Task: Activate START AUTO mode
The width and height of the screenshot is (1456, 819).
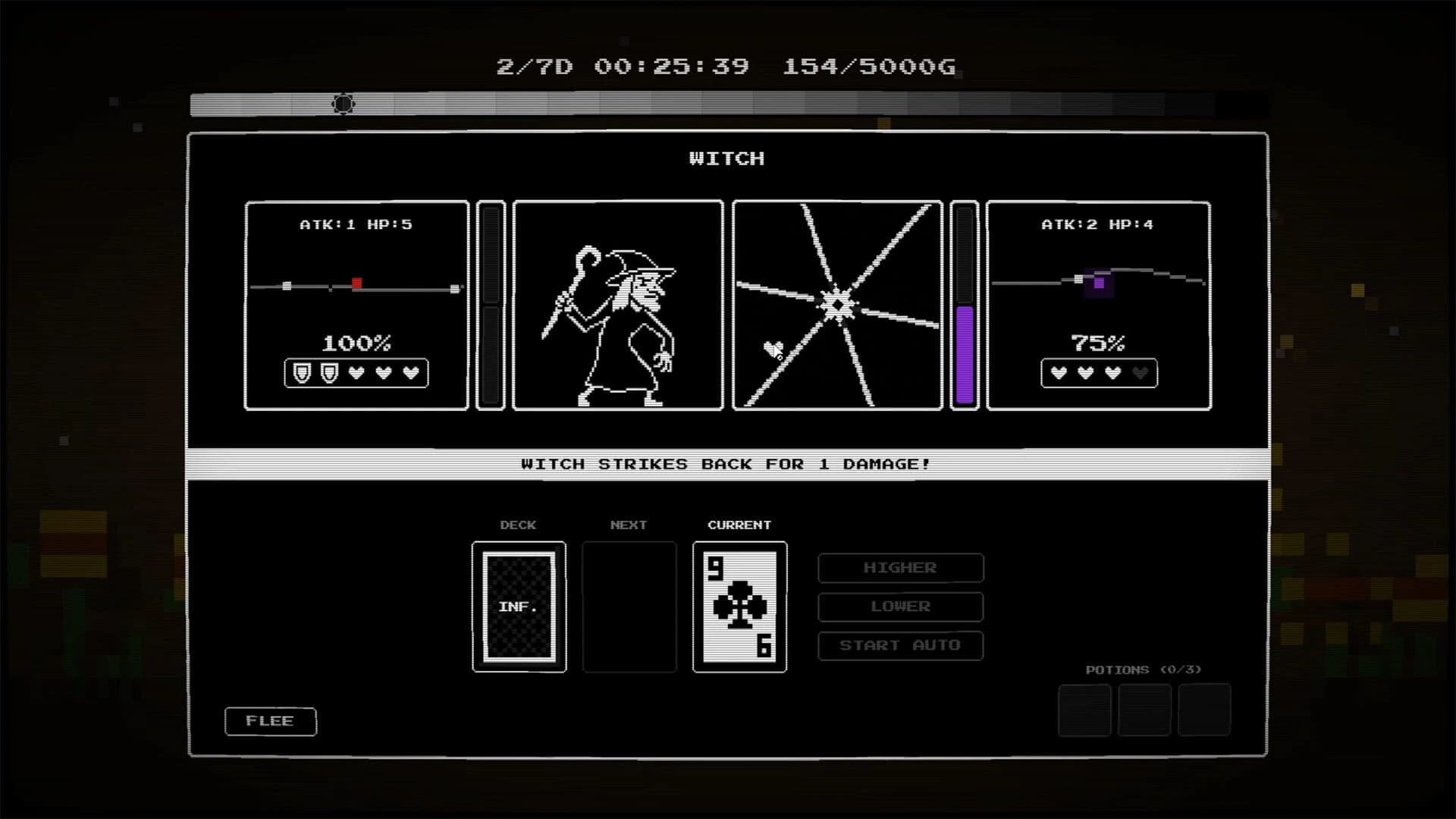Action: click(900, 645)
